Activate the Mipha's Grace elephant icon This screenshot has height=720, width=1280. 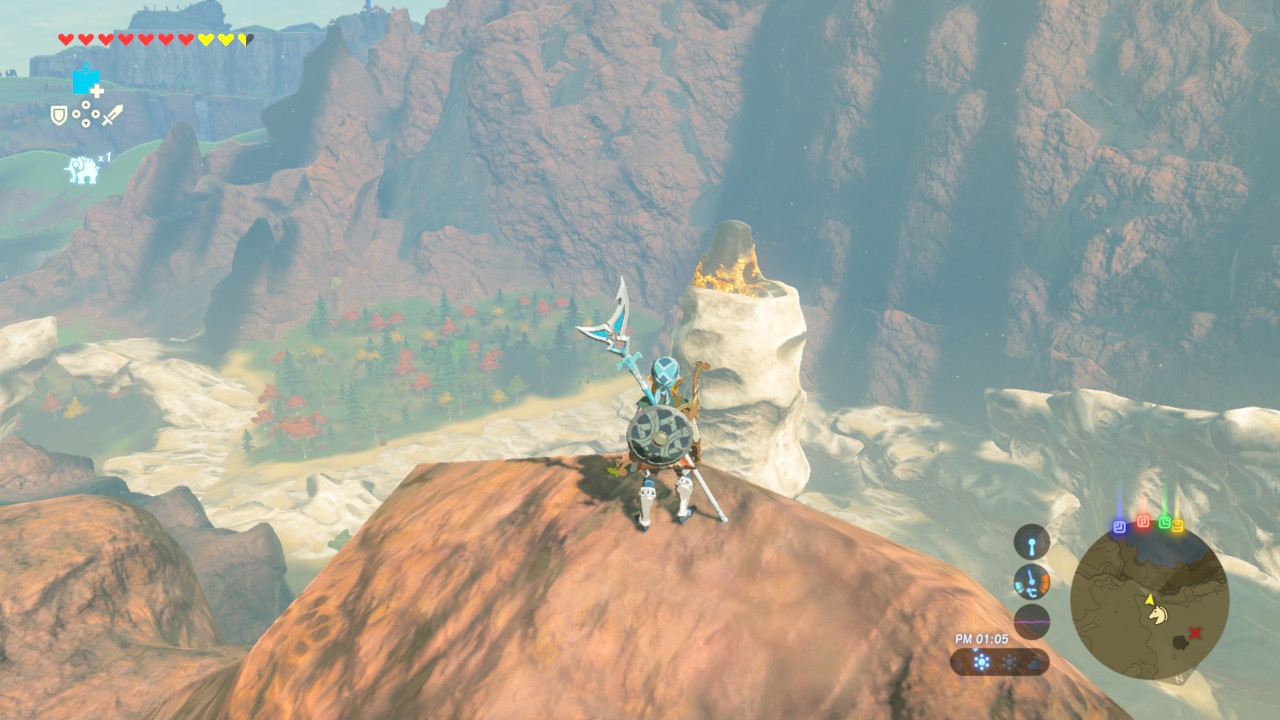click(82, 169)
